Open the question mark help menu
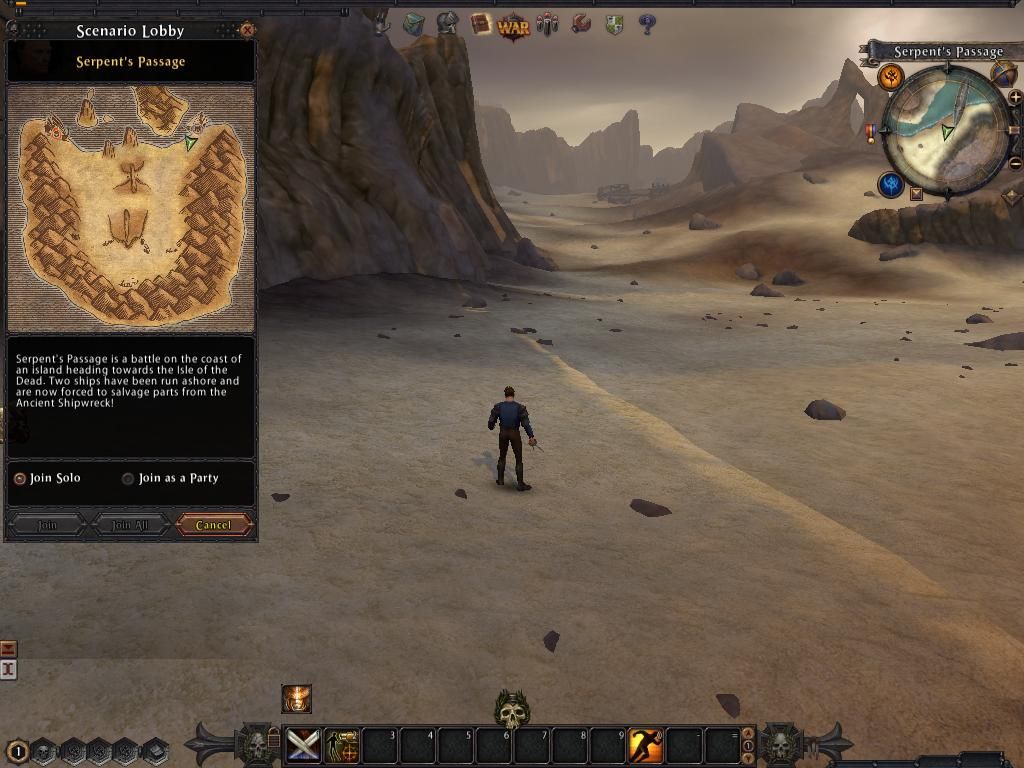 pyautogui.click(x=647, y=24)
